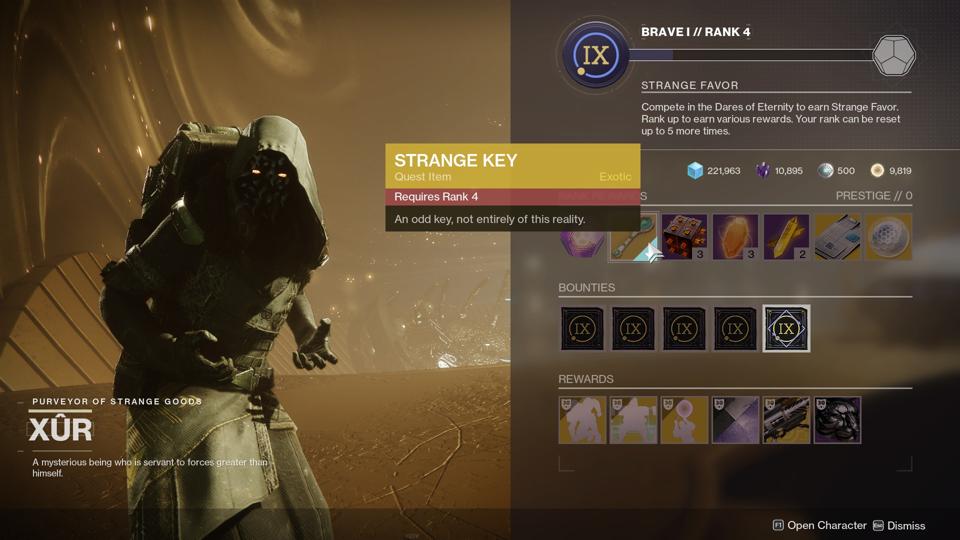Pick the red-studded dark cube item
960x540 pixels.
(684, 237)
